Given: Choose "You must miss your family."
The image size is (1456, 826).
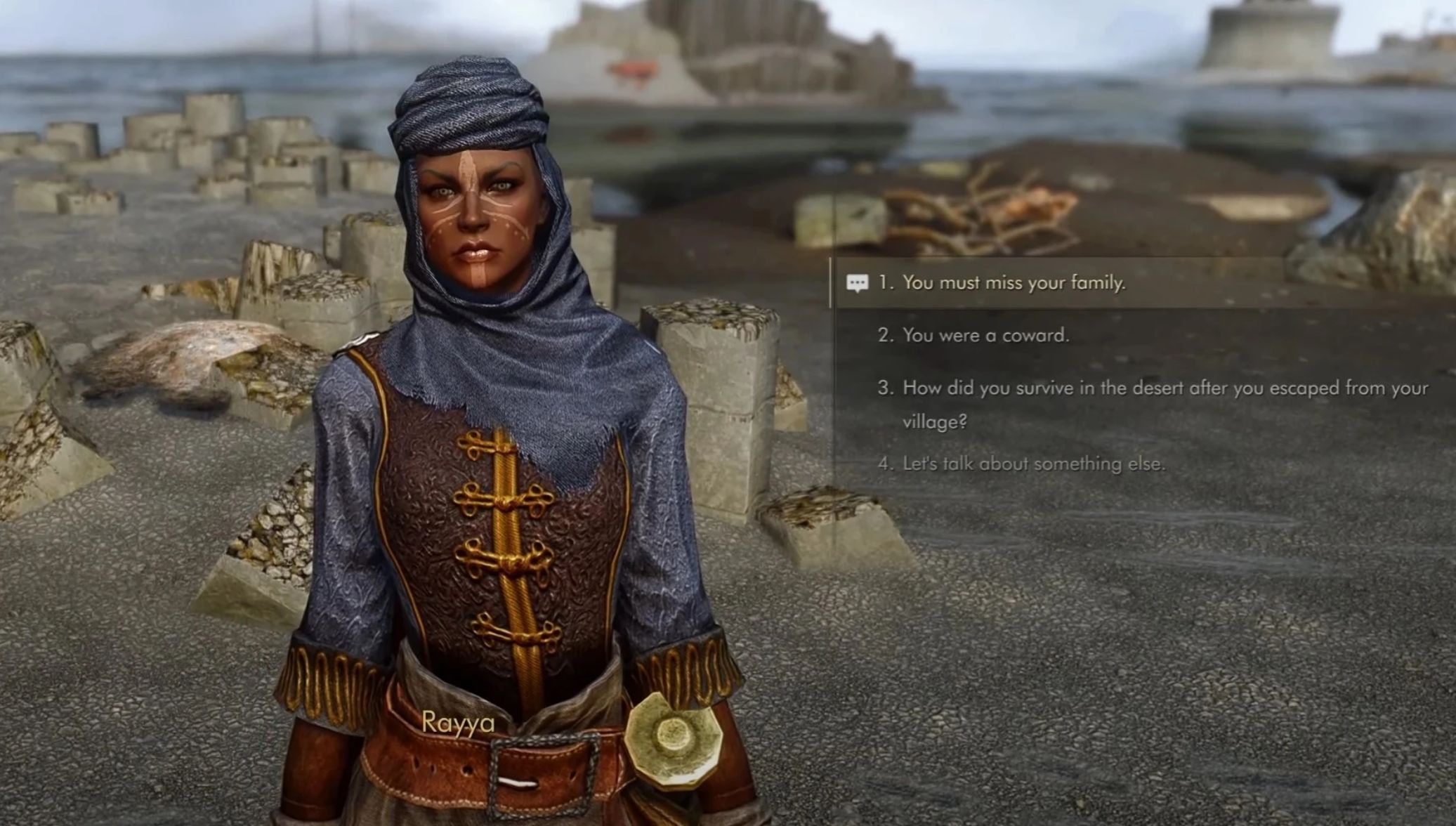Looking at the screenshot, I should click(1014, 283).
